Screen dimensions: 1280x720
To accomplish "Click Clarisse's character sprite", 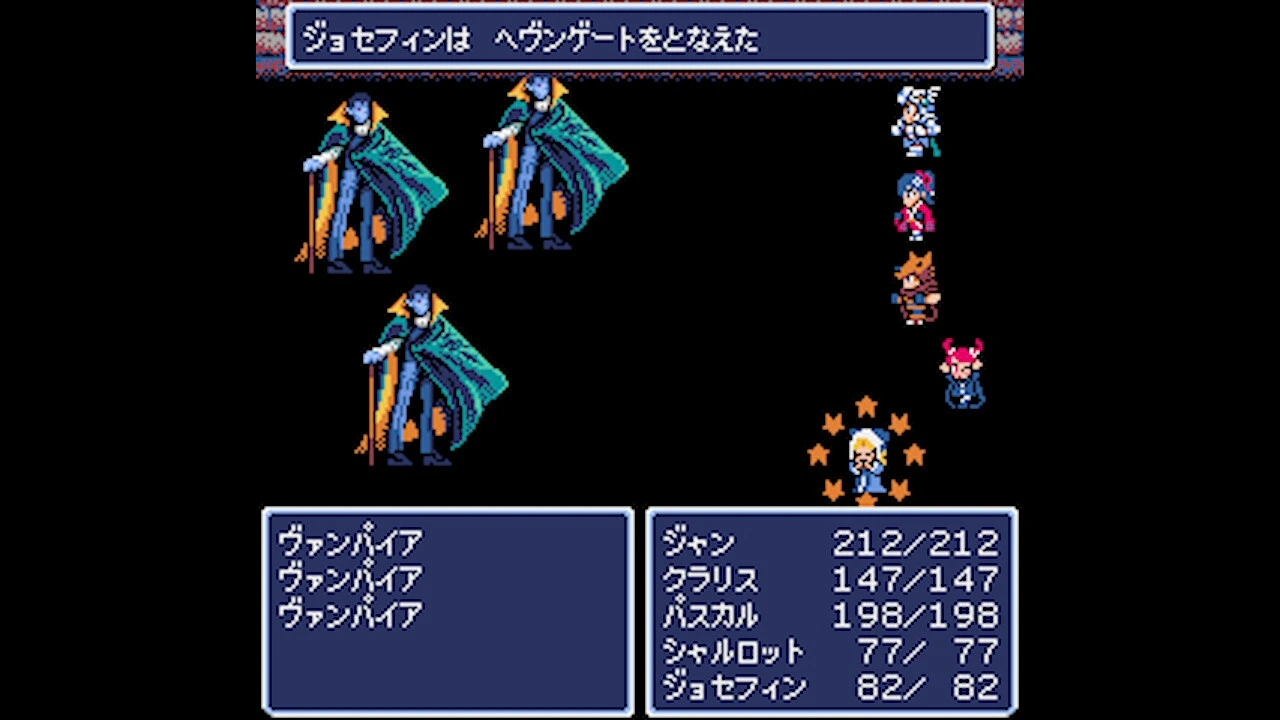I will point(916,205).
